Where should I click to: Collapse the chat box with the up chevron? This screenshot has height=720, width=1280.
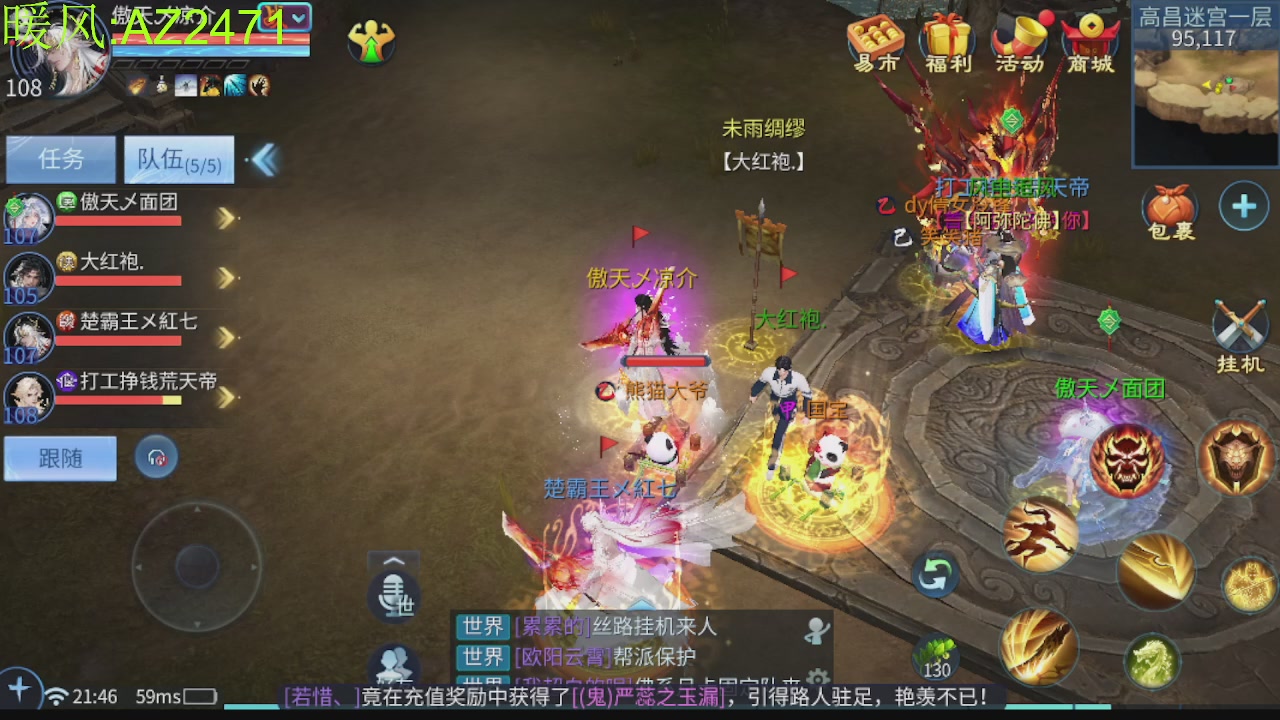(x=393, y=561)
